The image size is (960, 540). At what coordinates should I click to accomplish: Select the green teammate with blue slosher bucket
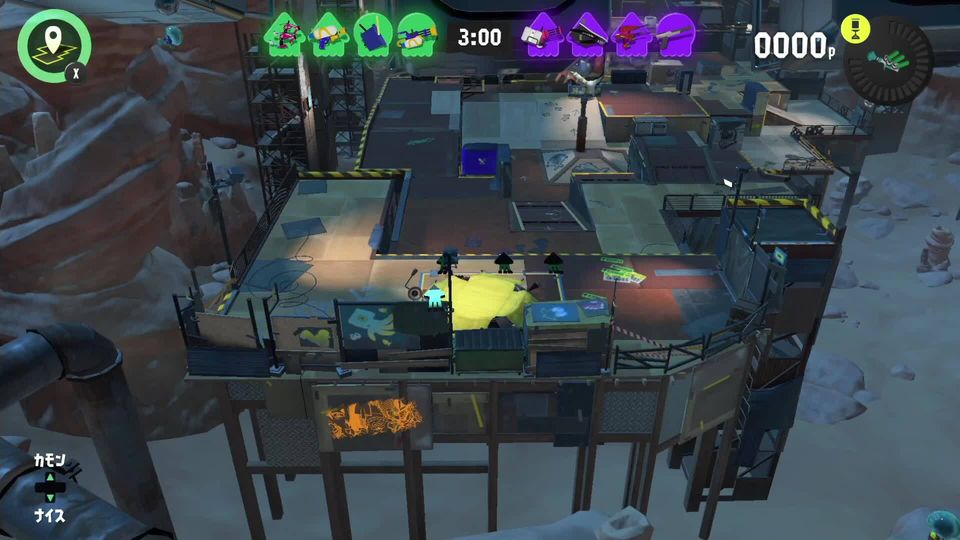372,35
